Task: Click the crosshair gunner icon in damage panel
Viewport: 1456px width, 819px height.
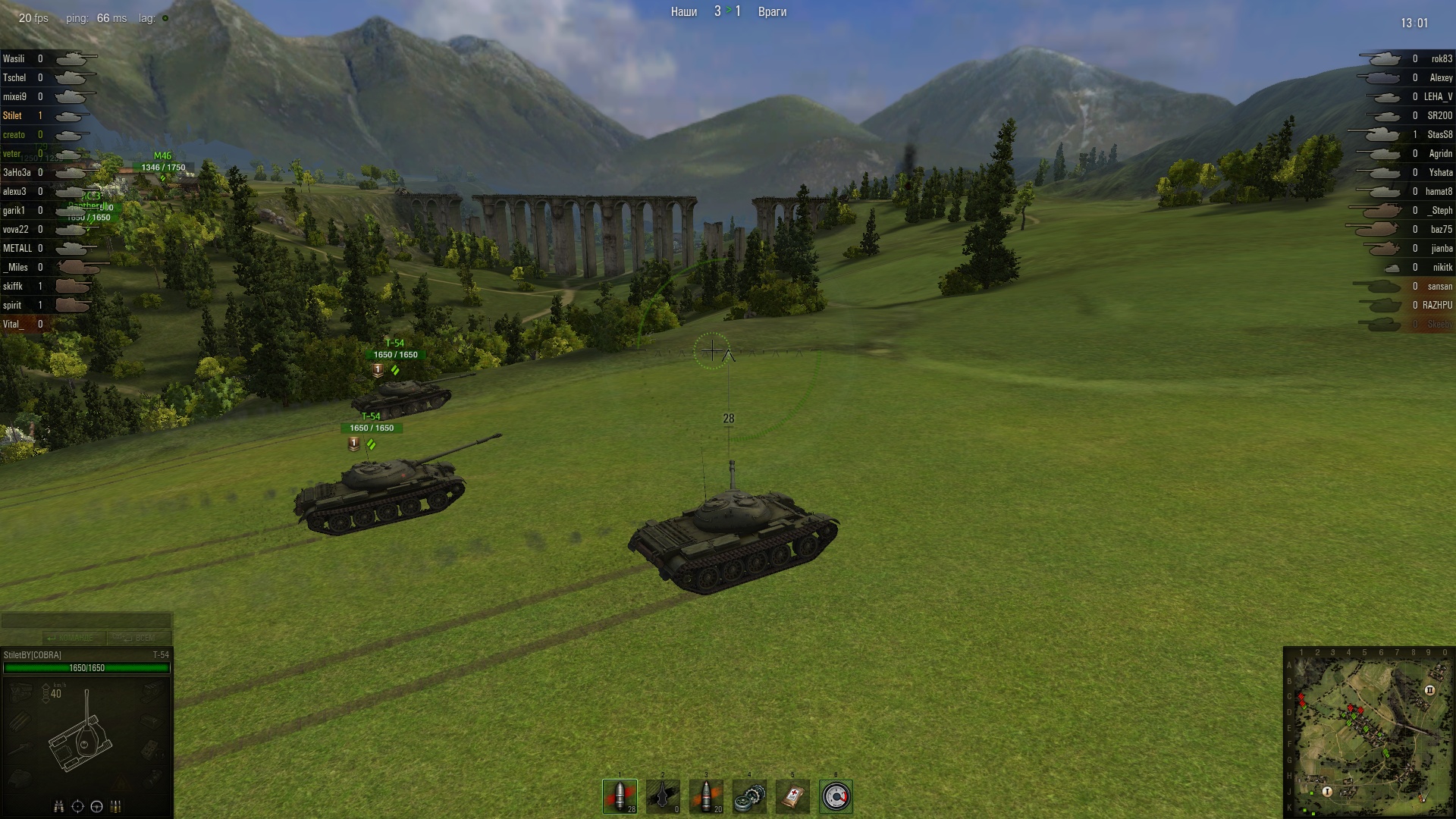Action: click(77, 806)
